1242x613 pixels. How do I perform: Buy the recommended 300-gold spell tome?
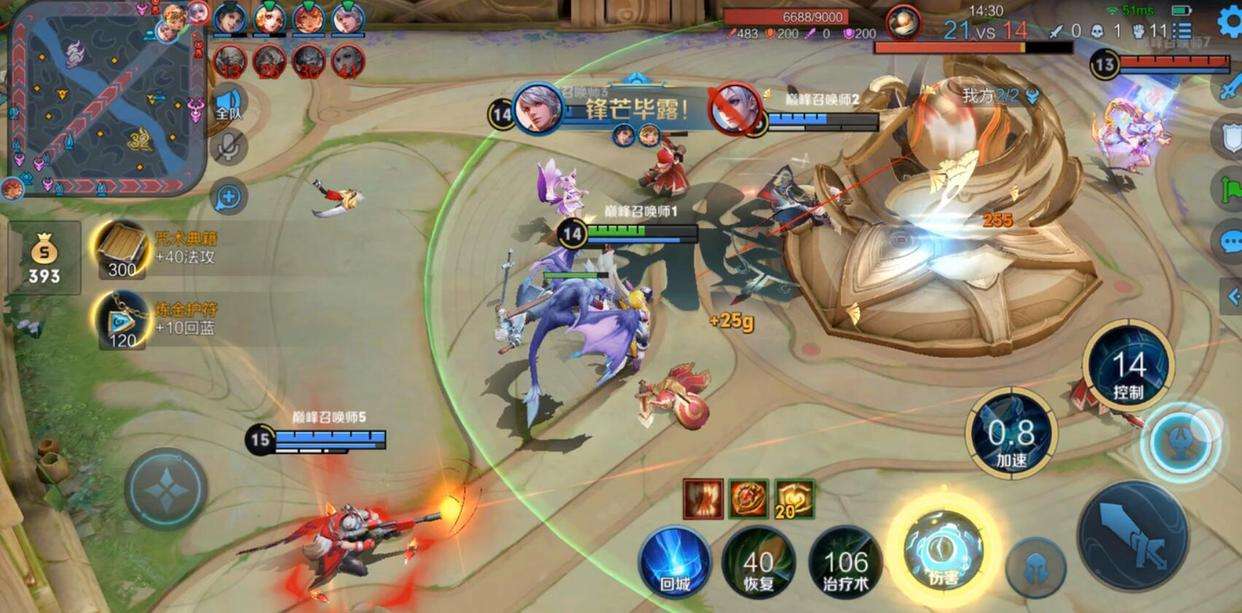click(x=122, y=249)
